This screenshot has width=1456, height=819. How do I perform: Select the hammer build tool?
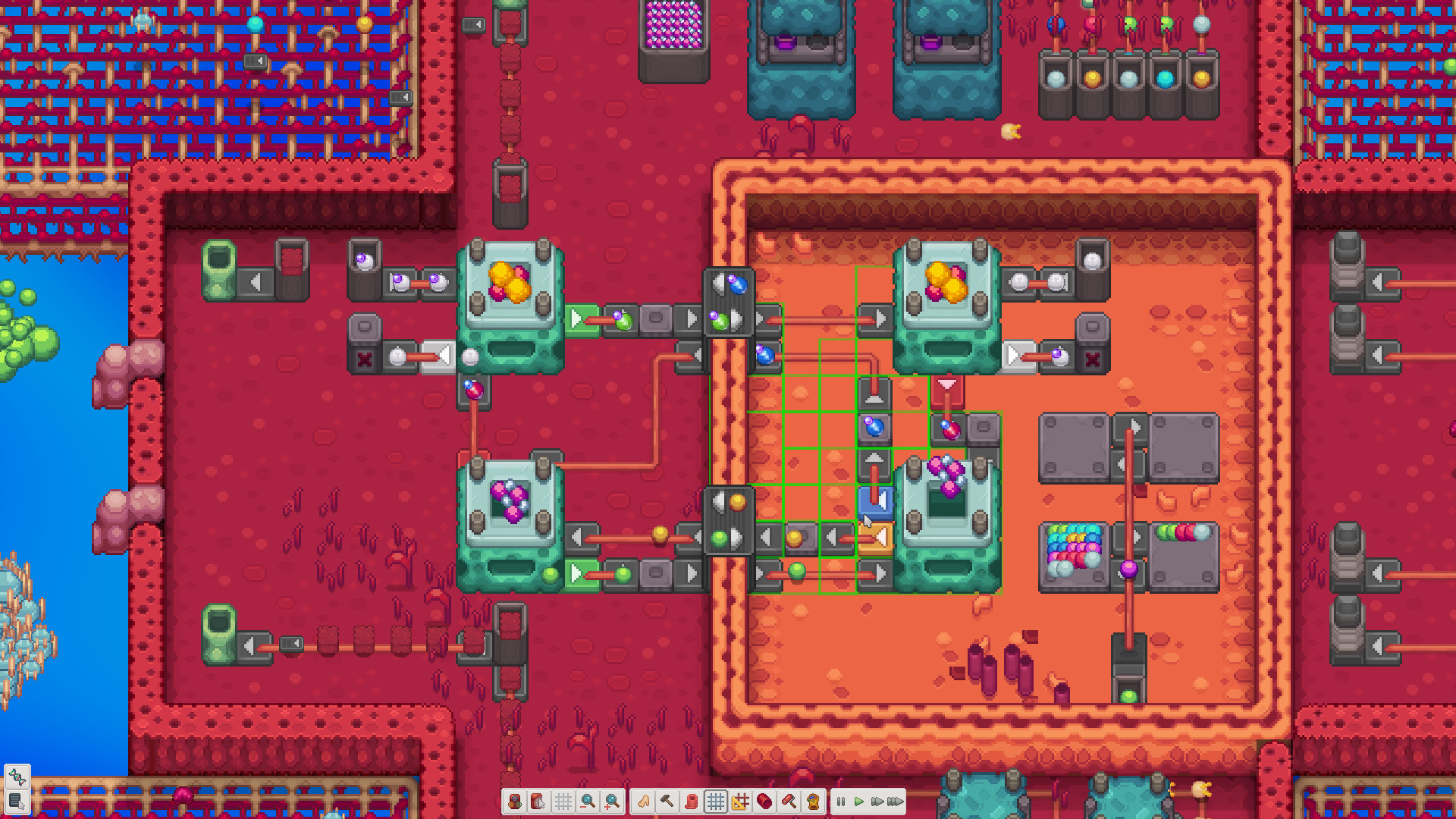coord(668,802)
